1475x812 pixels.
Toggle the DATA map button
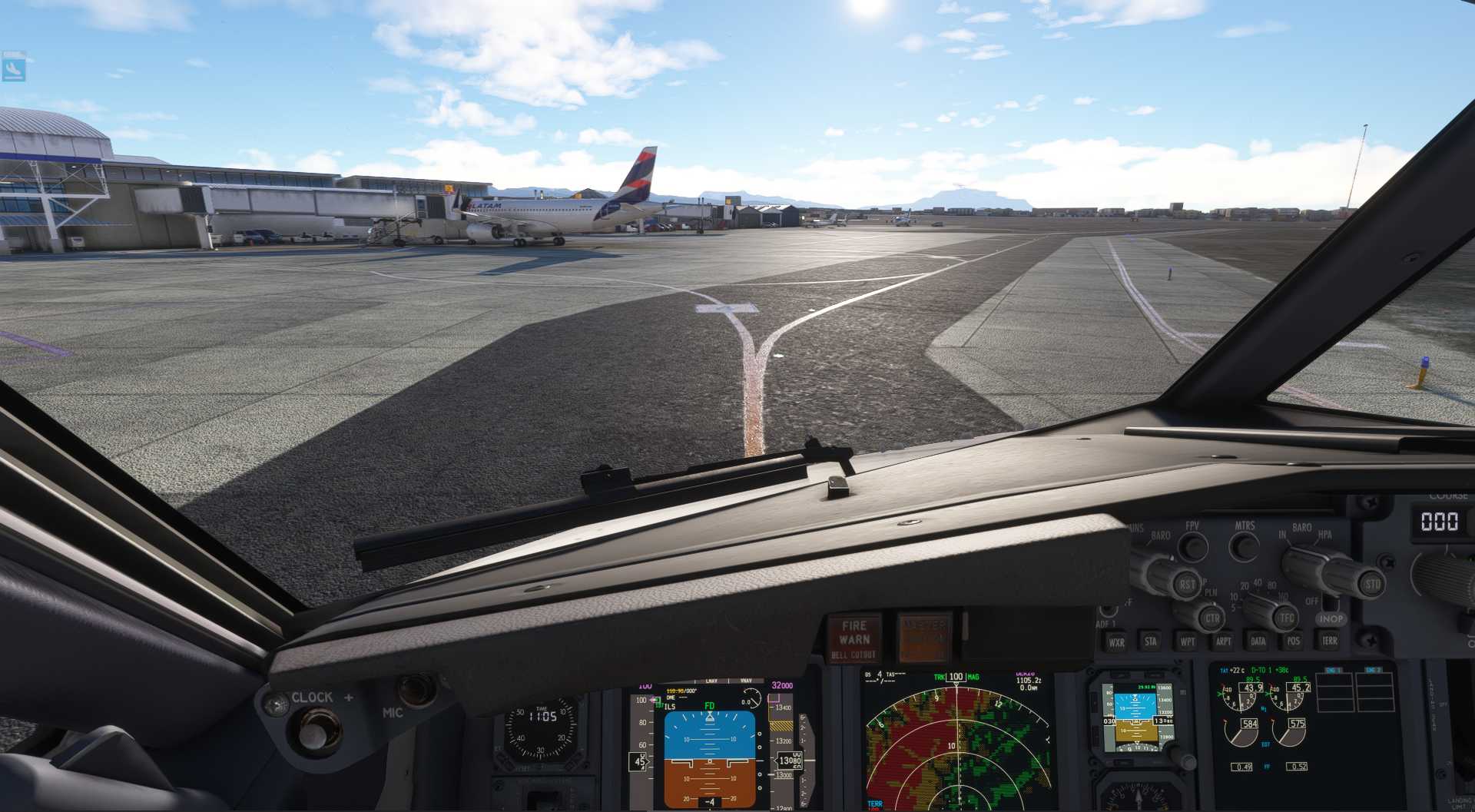1258,641
